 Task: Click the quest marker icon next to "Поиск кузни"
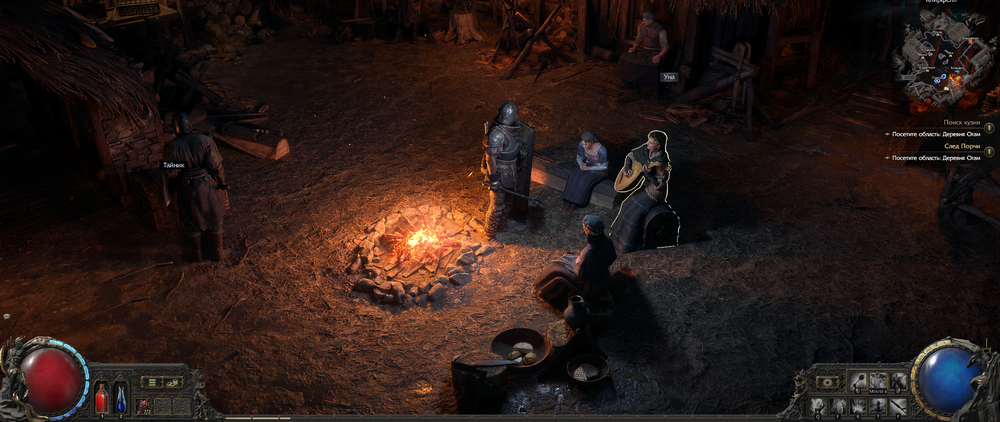click(x=990, y=127)
